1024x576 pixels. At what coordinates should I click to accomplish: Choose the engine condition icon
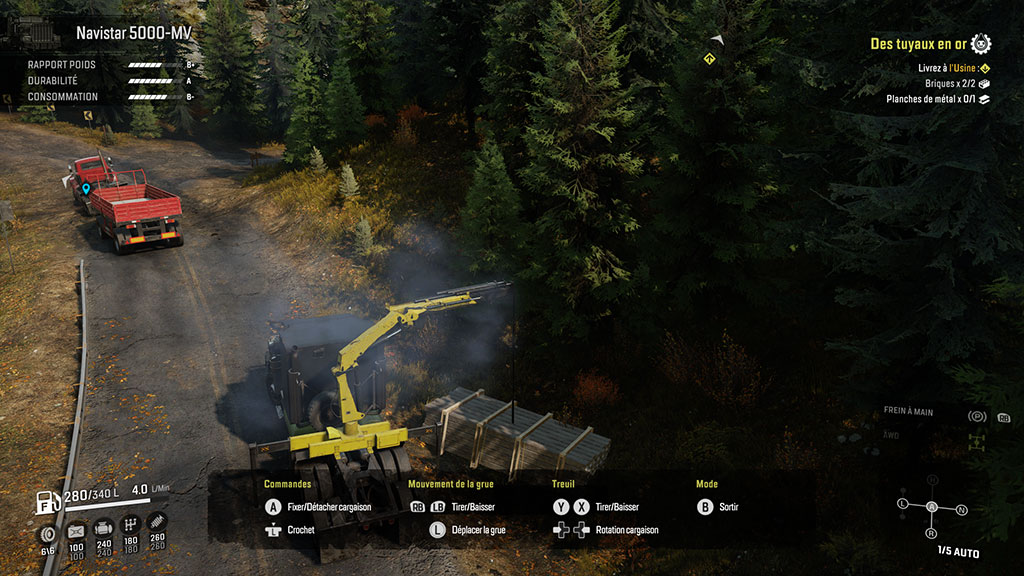(x=103, y=528)
